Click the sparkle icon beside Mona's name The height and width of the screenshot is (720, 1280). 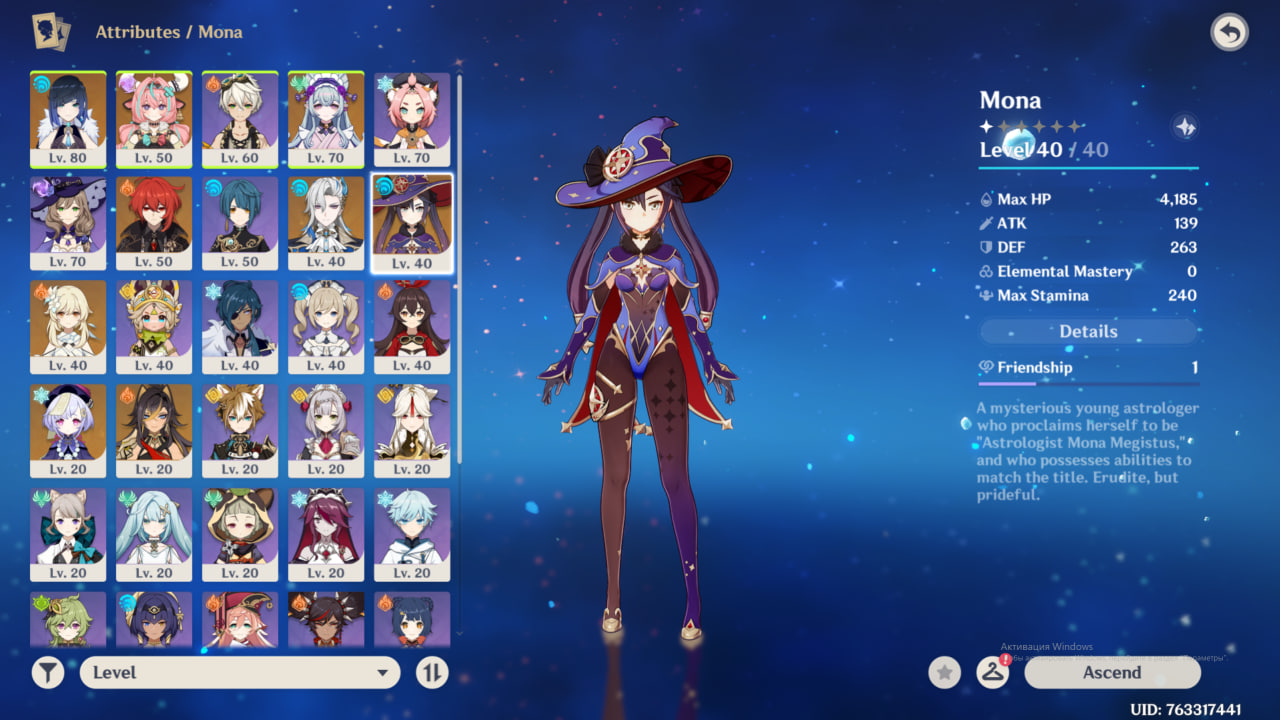(x=1185, y=127)
